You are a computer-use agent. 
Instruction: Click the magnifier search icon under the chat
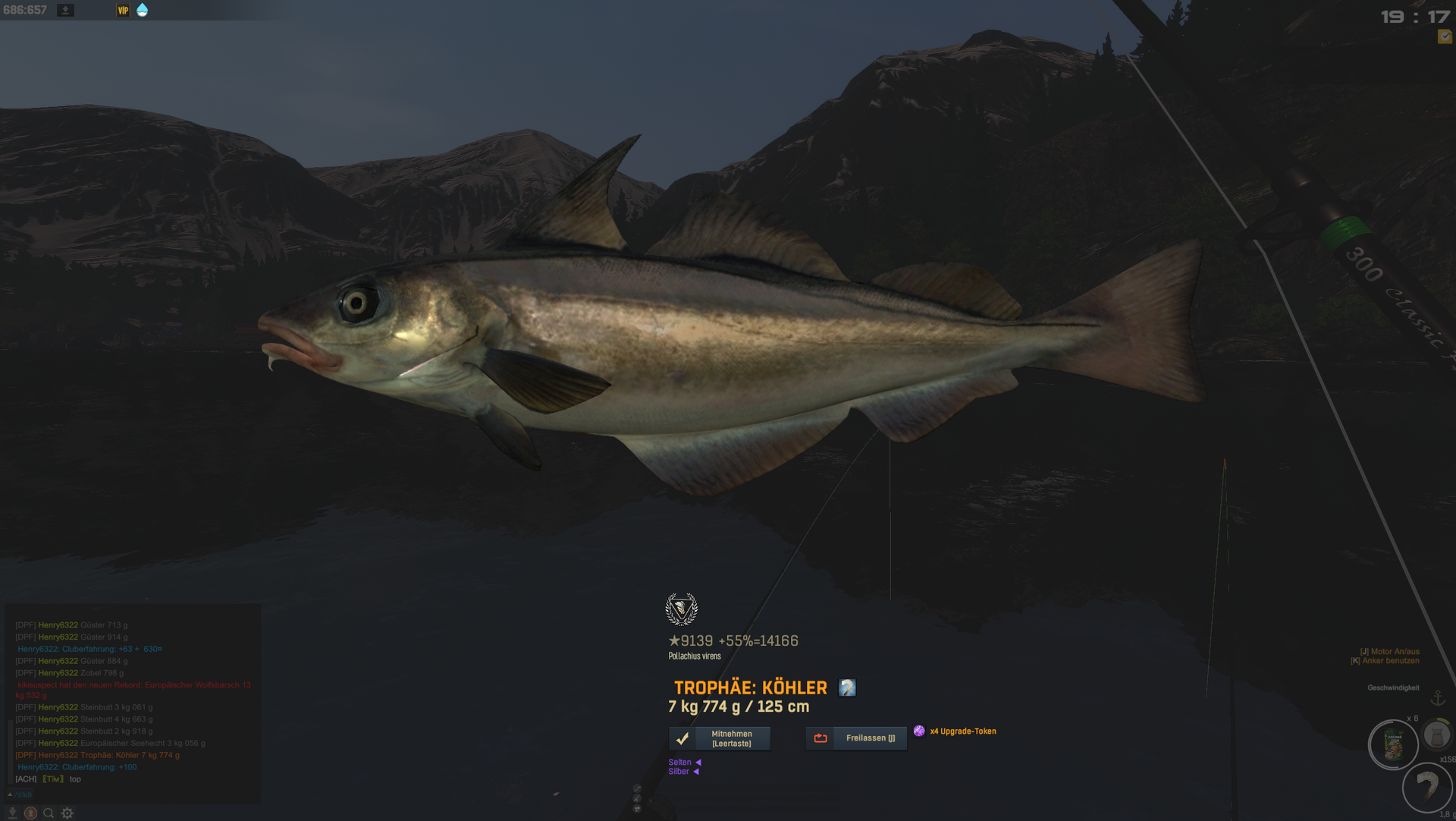click(x=49, y=813)
